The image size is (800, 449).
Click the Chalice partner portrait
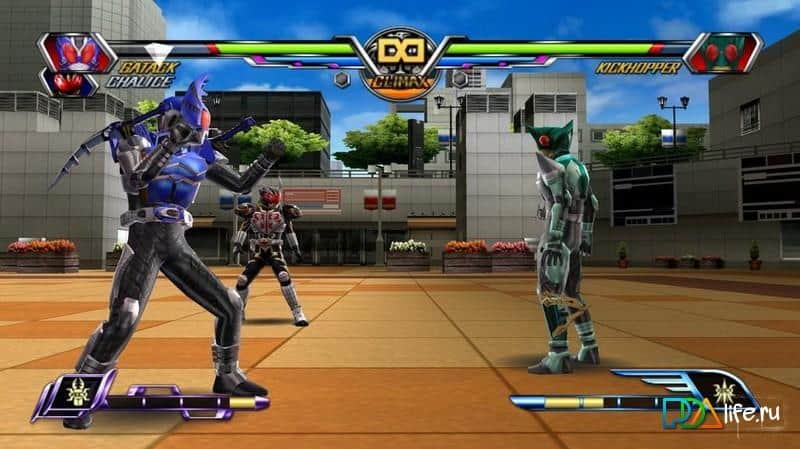(70, 82)
